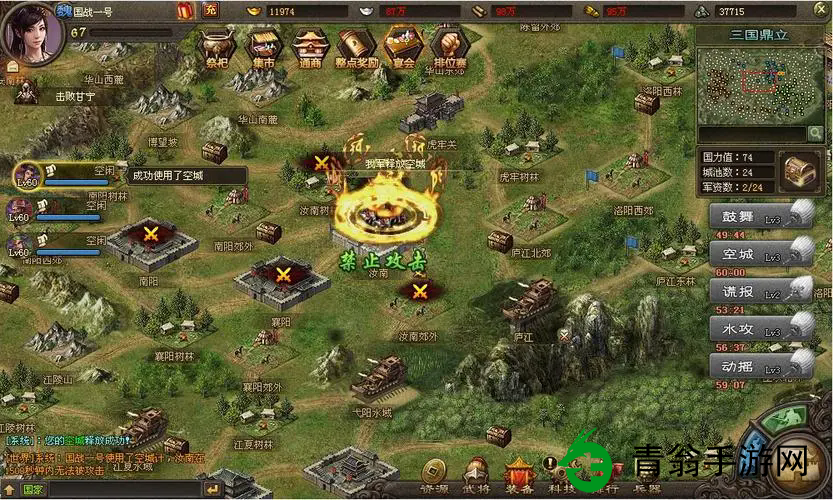Open the 装备 equipment menu

520,473
